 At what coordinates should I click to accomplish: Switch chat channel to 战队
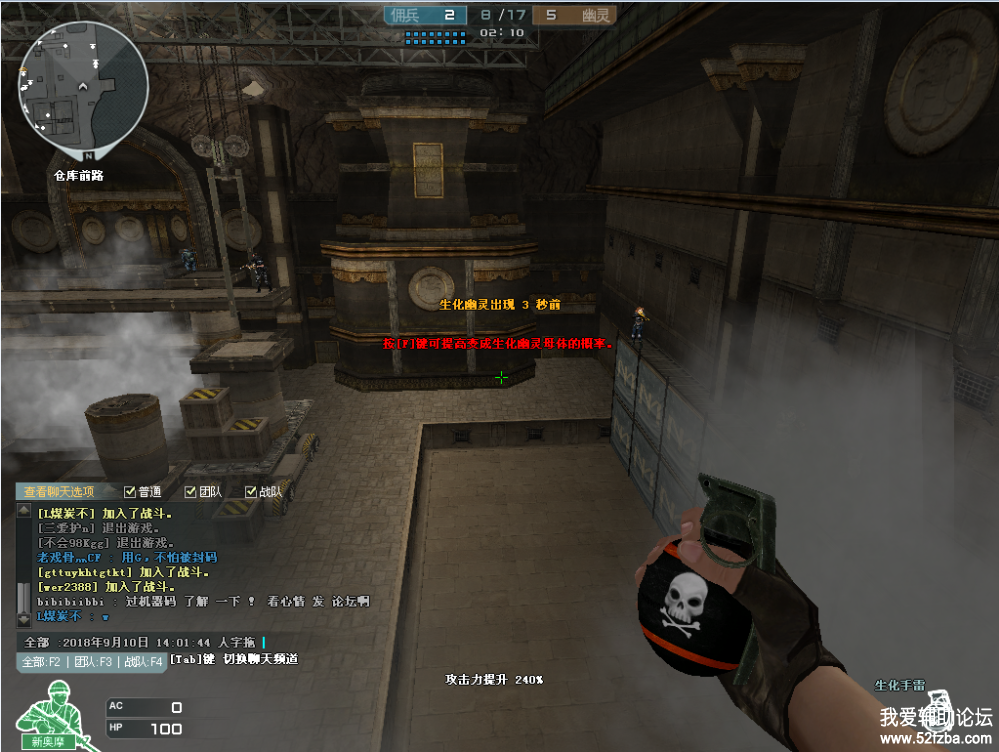click(142, 662)
